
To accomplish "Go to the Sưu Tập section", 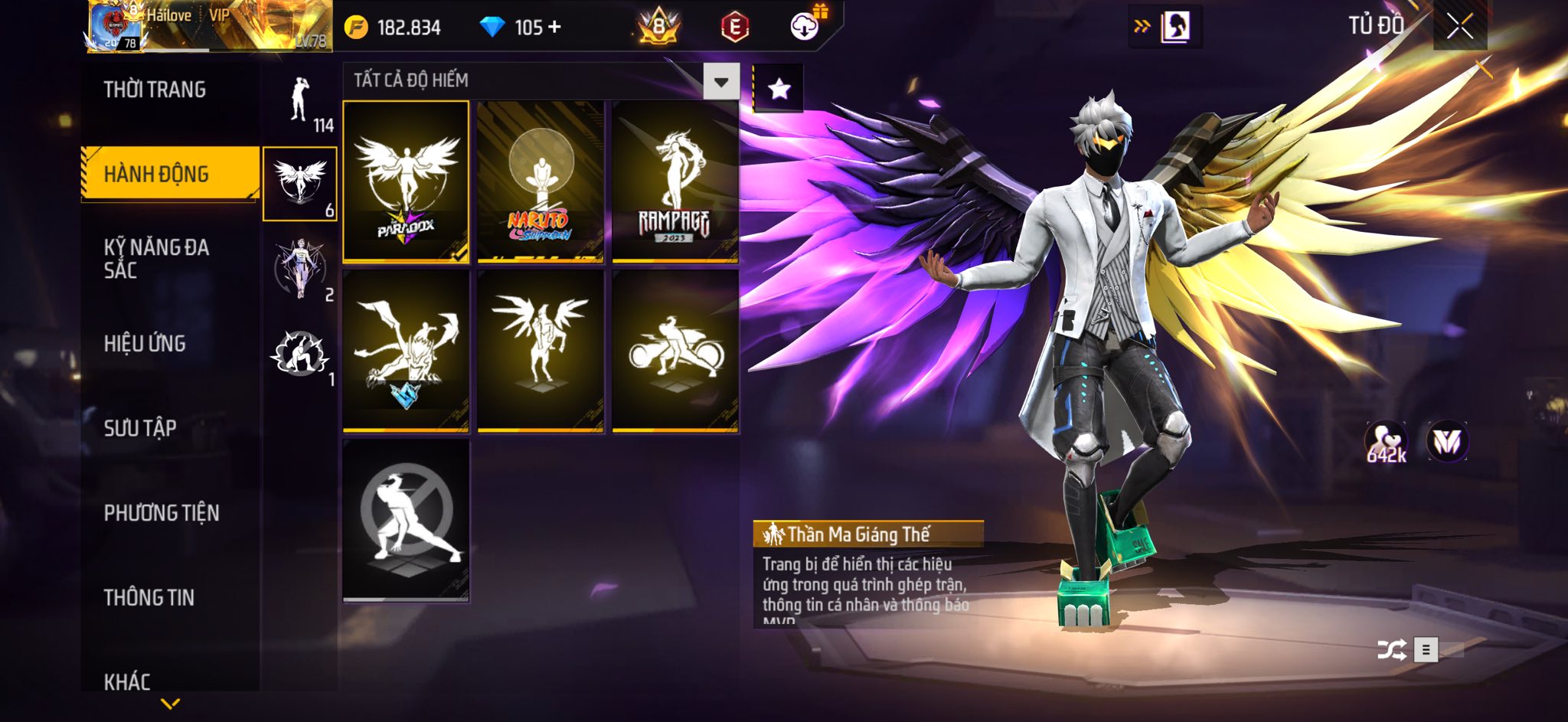I will click(x=140, y=427).
